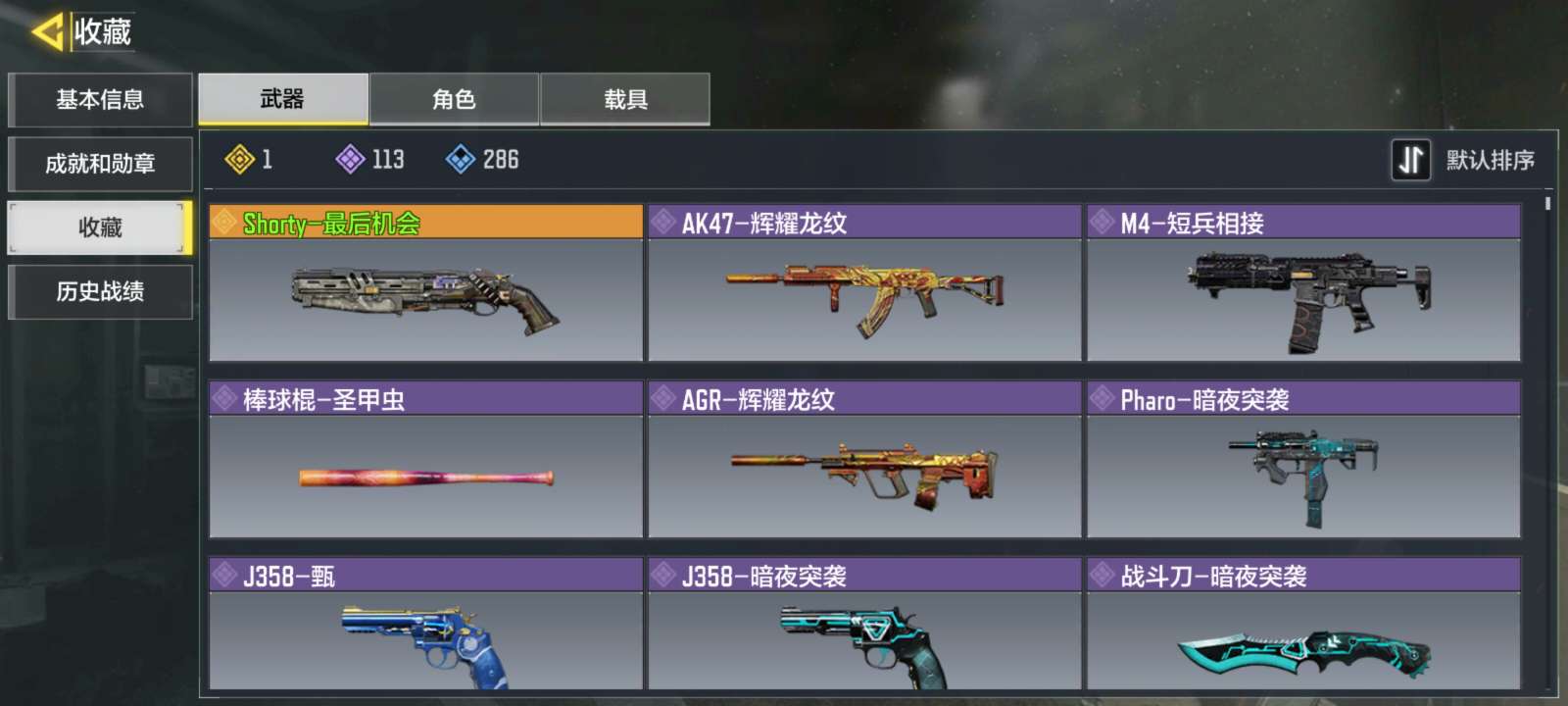Click the purple rarity diamond icon
1568x706 pixels.
click(x=349, y=160)
